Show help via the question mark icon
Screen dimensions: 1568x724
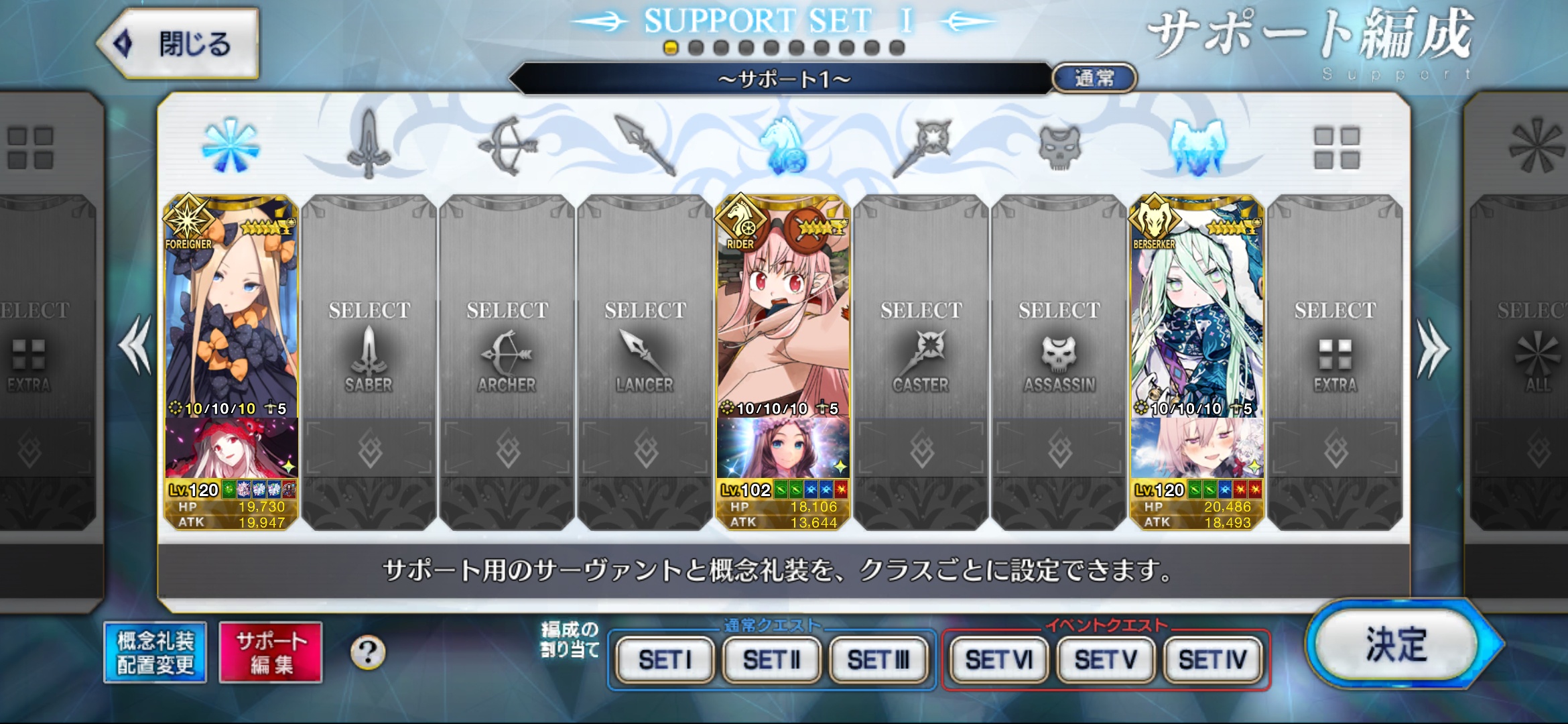click(x=368, y=652)
